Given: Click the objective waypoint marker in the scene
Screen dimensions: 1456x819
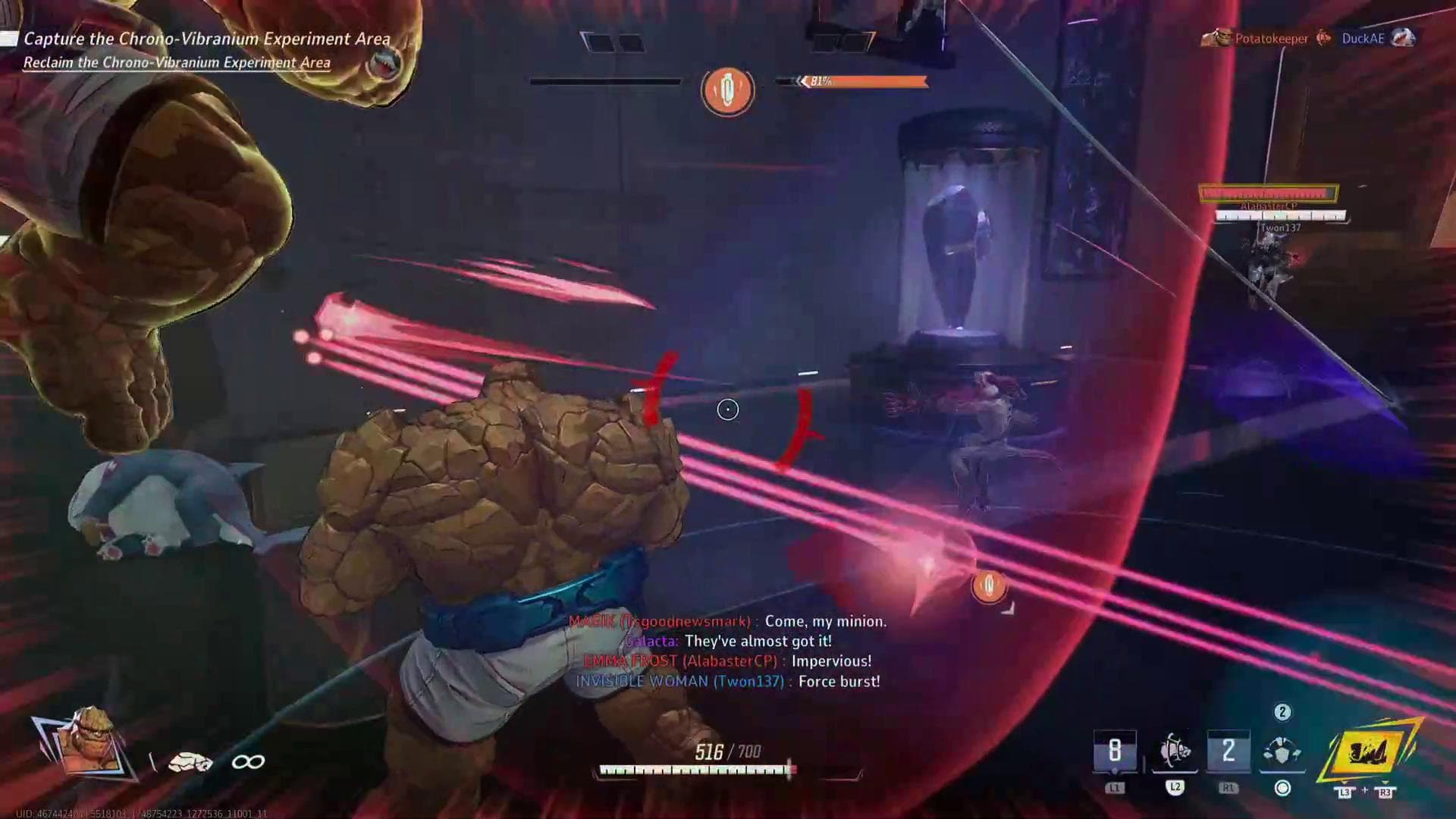Looking at the screenshot, I should (988, 585).
